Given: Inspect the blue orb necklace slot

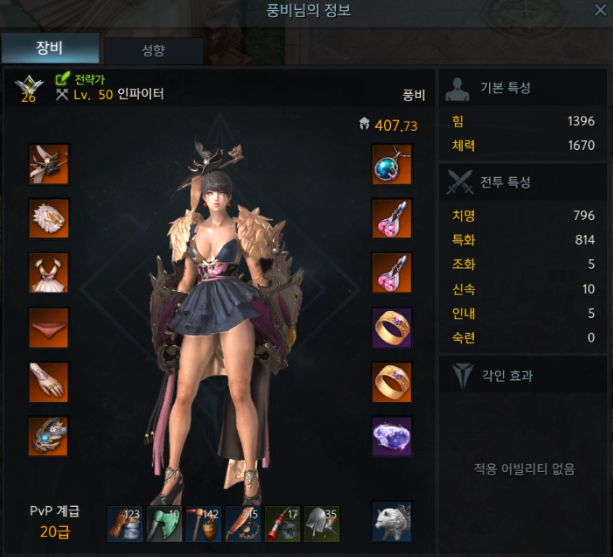Looking at the screenshot, I should click(x=391, y=164).
